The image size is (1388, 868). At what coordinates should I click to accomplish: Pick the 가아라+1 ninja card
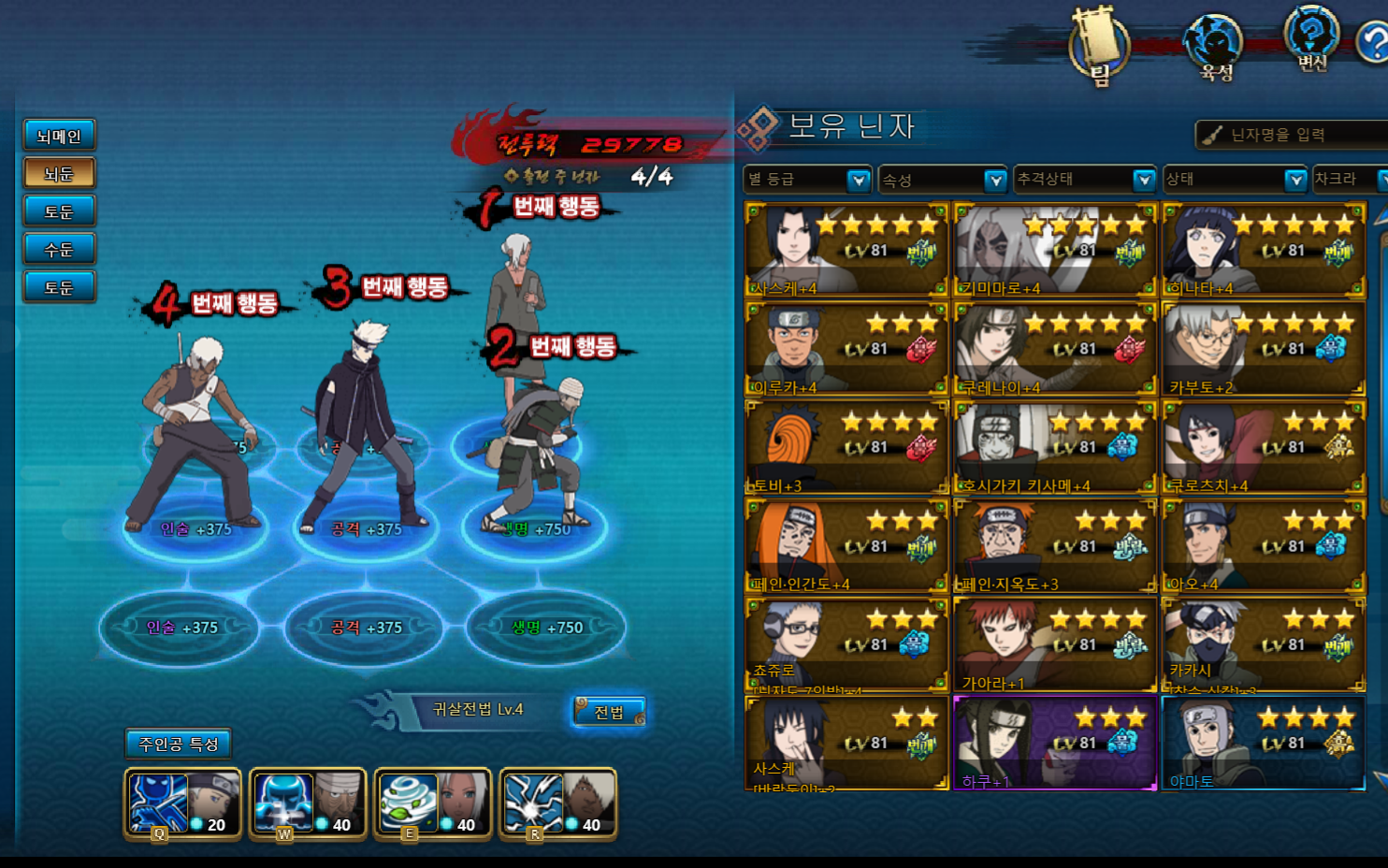(x=1055, y=645)
